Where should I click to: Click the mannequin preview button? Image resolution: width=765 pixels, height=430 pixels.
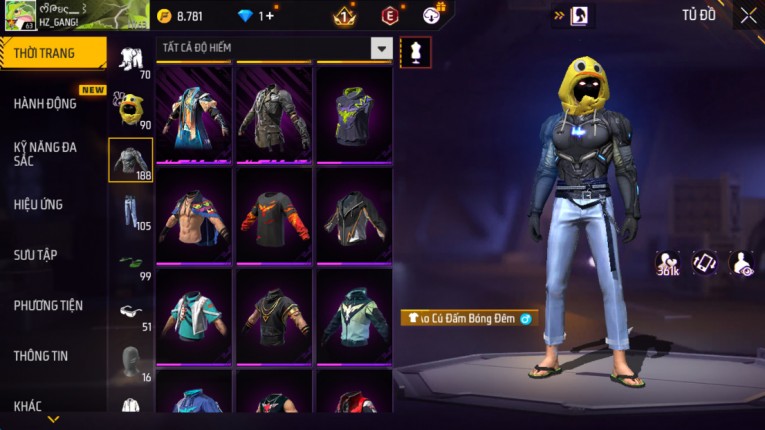[x=415, y=52]
